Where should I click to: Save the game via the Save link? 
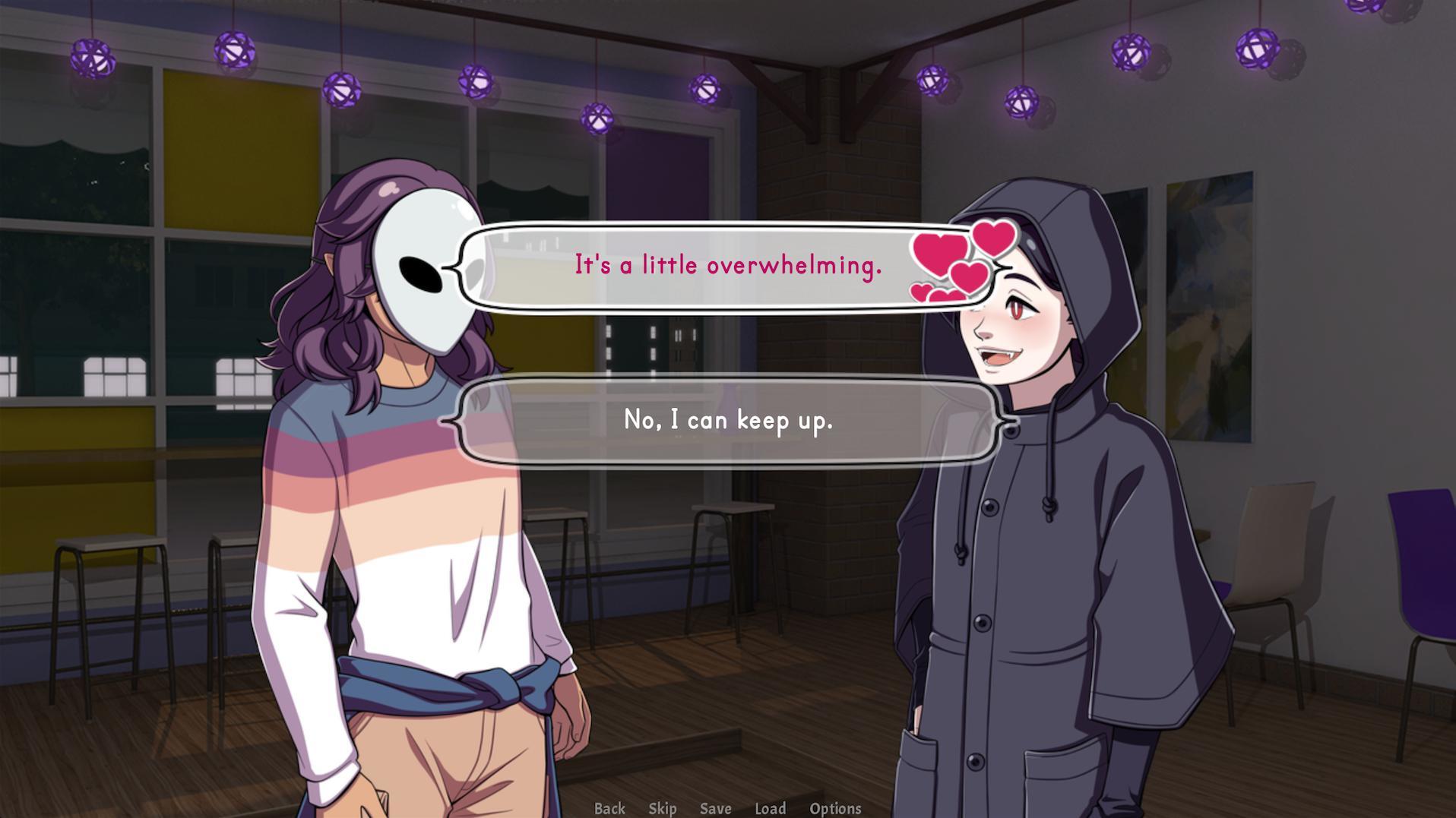tap(714, 808)
